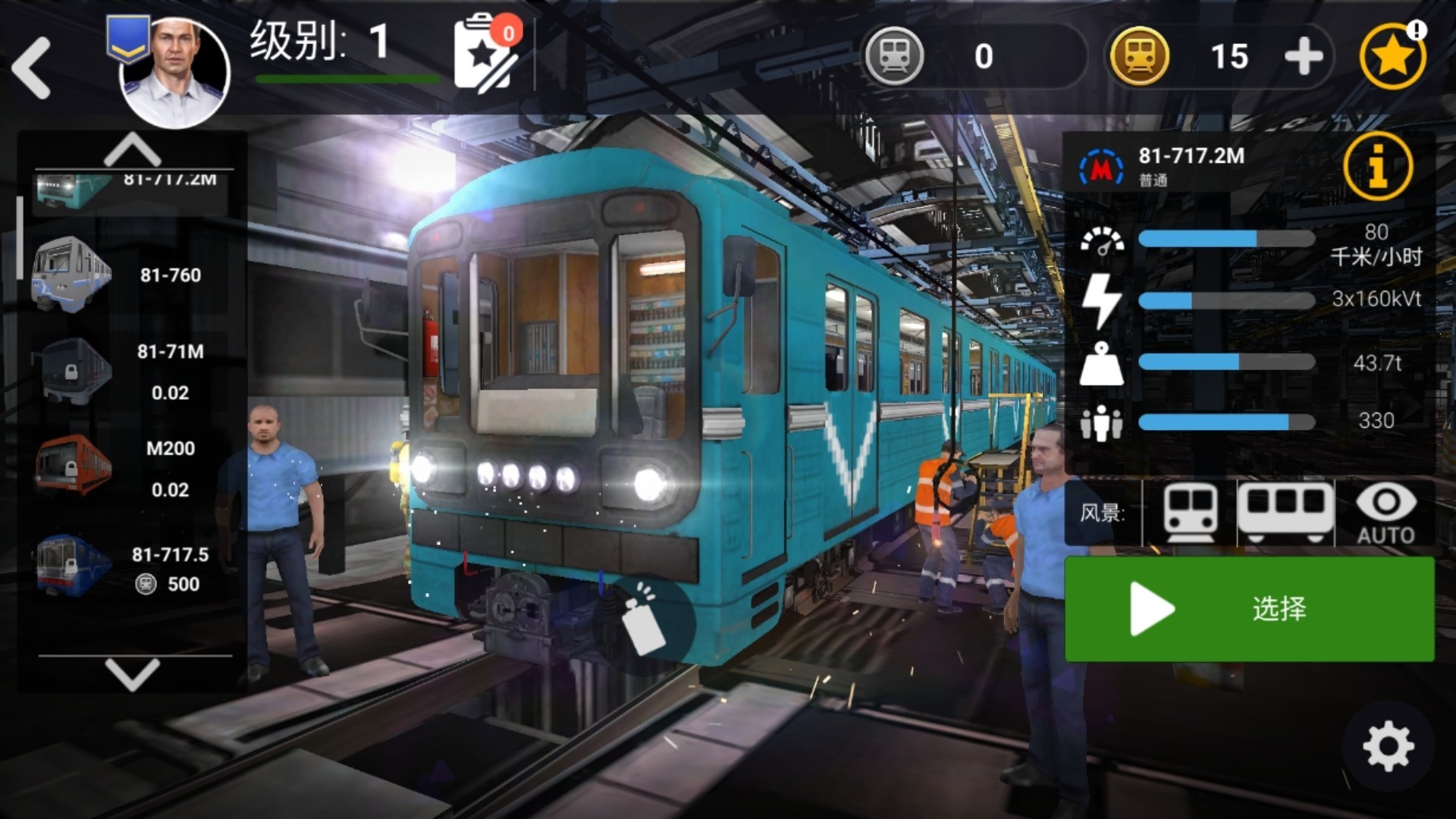The width and height of the screenshot is (1456, 819).
Task: Show info for train 81-717.2M
Action: click(1377, 165)
